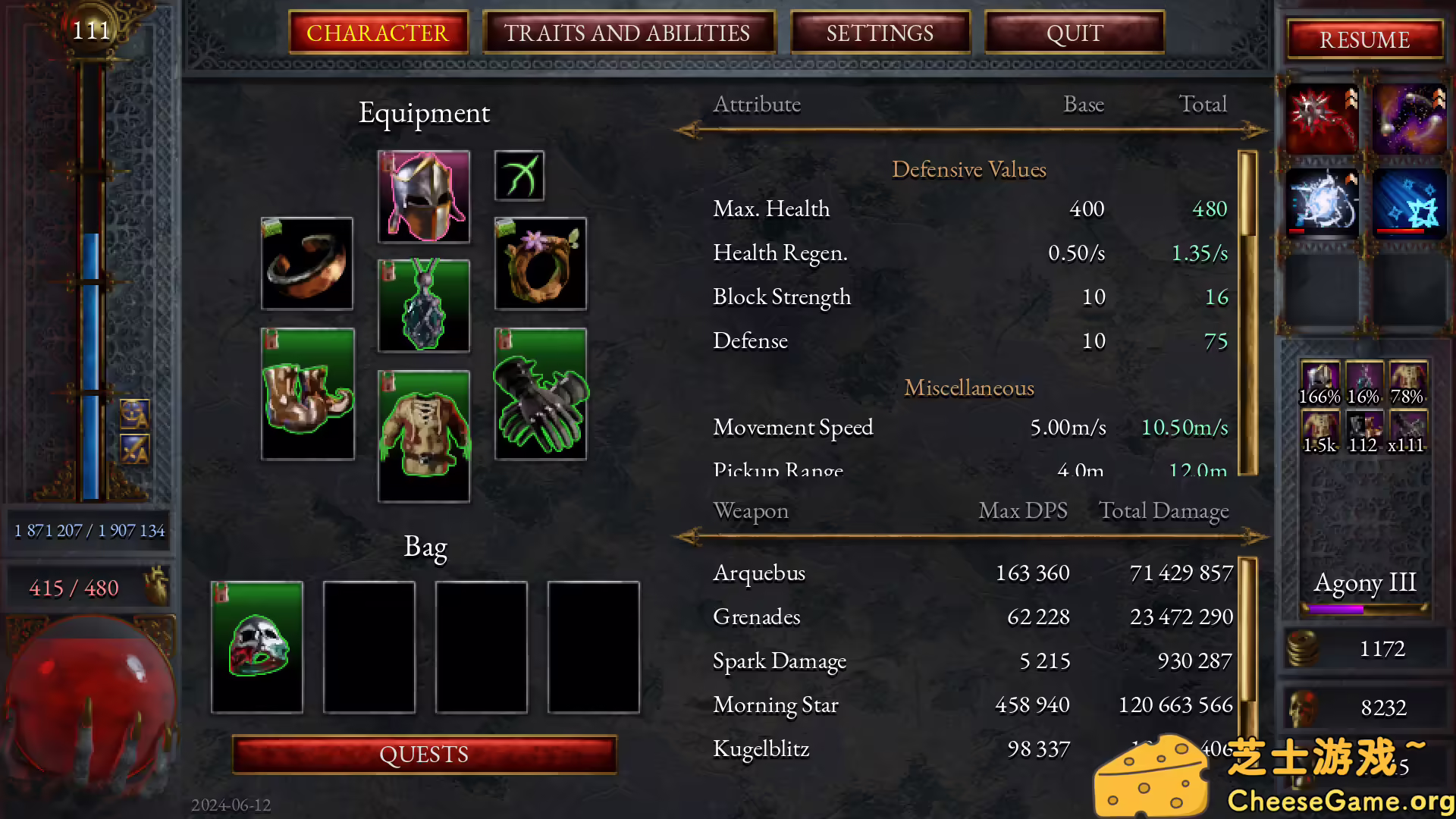Select the flower ring equipment item
This screenshot has width=1456, height=819.
tap(540, 263)
